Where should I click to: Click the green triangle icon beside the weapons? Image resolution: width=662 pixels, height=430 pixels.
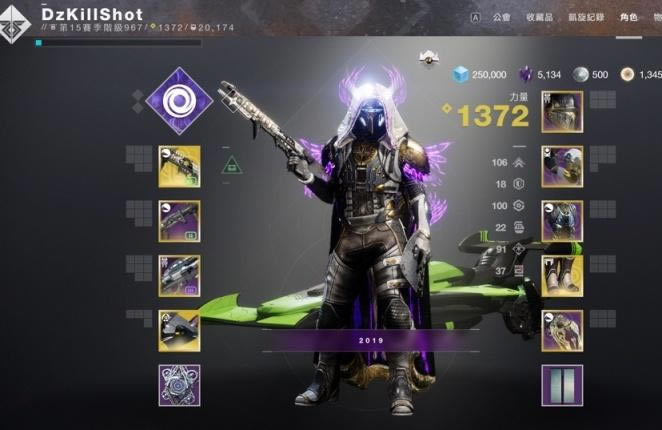point(232,165)
